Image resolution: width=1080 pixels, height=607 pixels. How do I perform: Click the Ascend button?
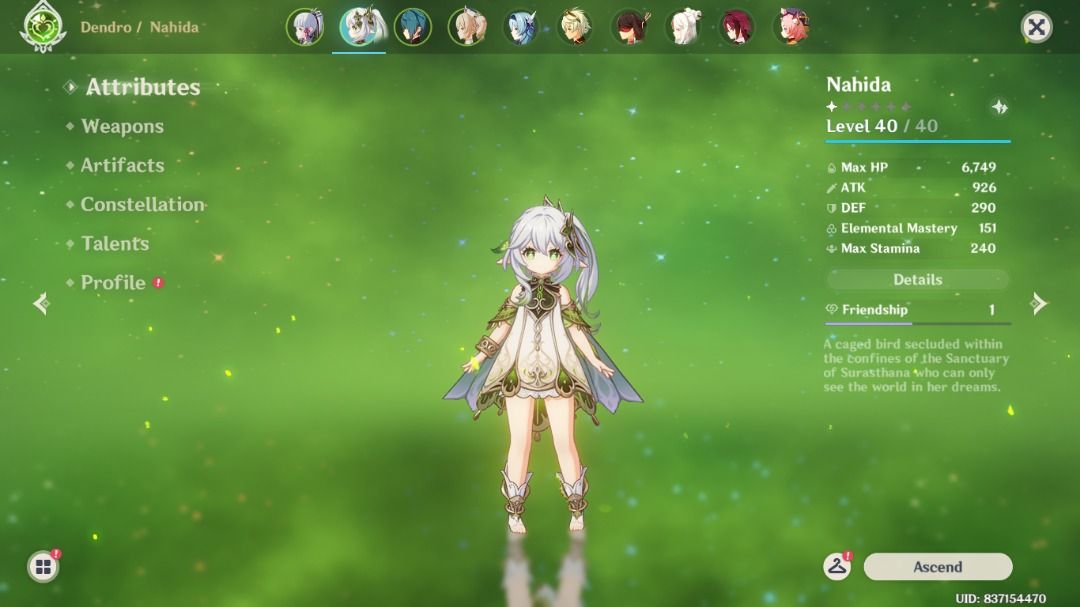point(937,567)
